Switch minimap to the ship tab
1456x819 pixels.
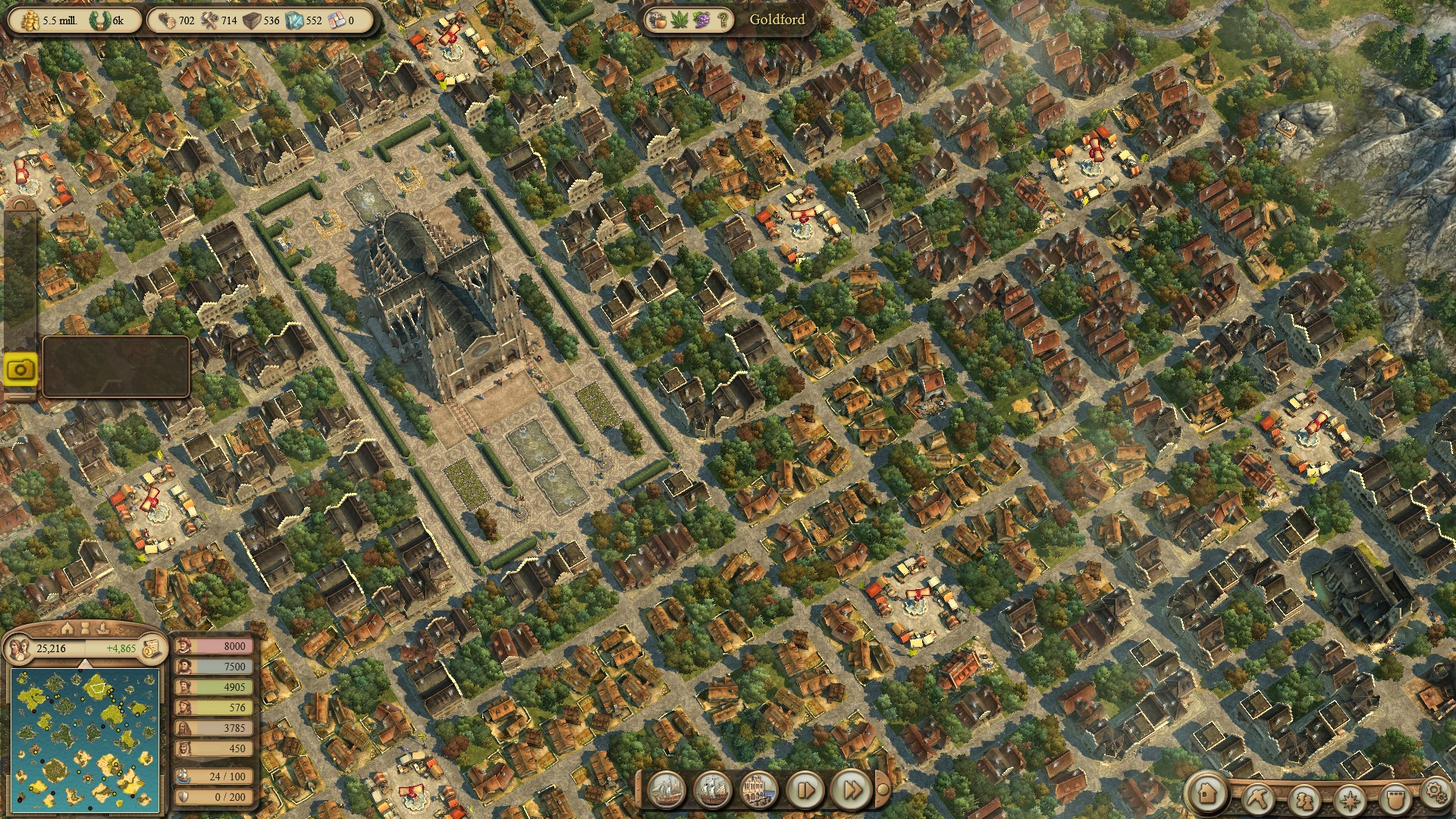(x=103, y=629)
